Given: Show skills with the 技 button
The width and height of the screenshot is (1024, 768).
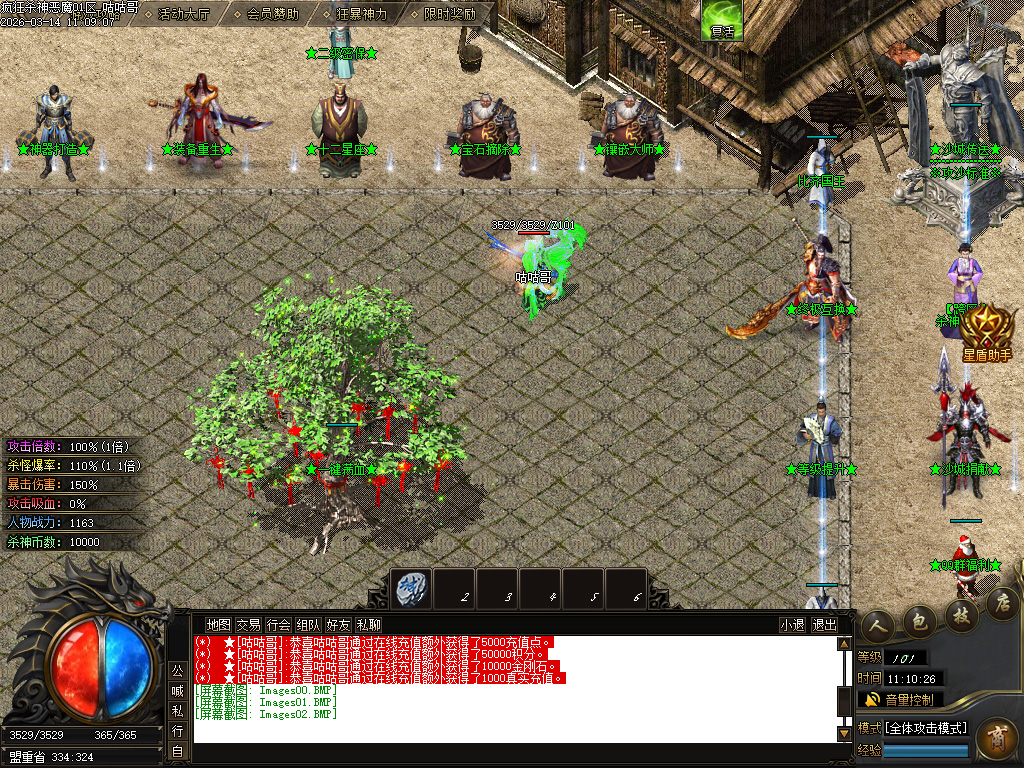Looking at the screenshot, I should point(961,614).
